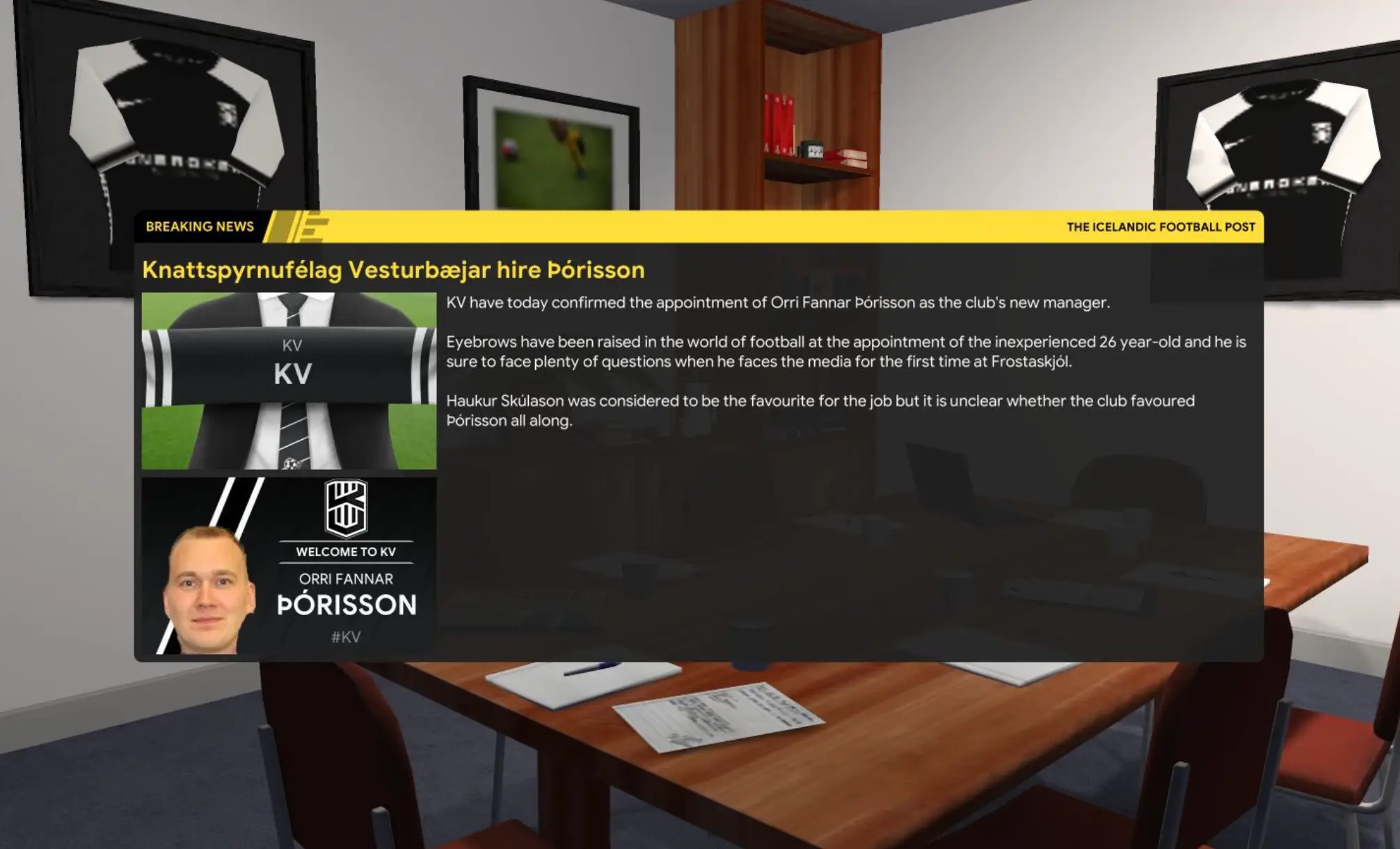The height and width of the screenshot is (849, 1400).
Task: Click the yellow header bar strip
Action: (x=696, y=226)
